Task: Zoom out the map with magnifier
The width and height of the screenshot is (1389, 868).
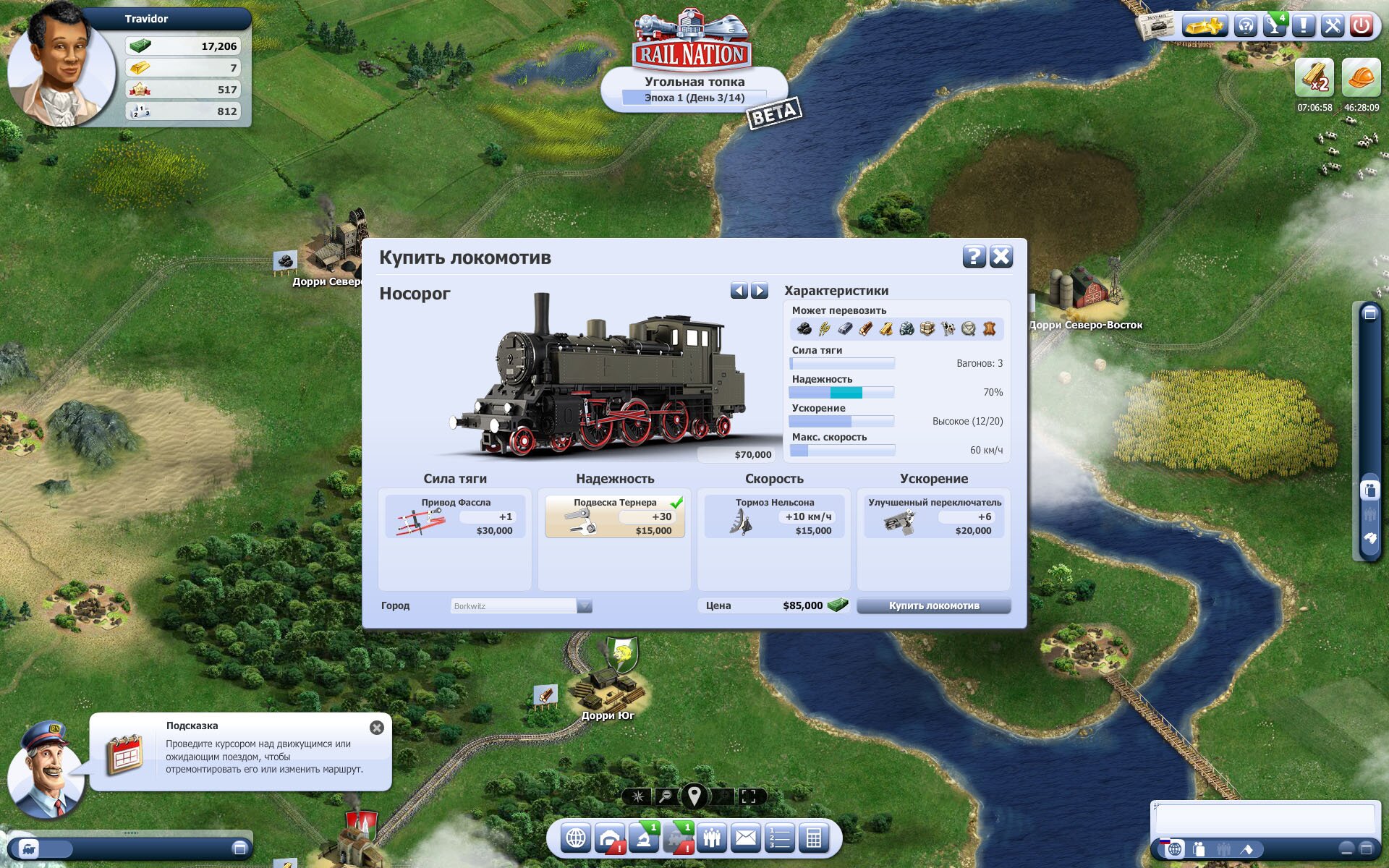Action: coord(665,796)
